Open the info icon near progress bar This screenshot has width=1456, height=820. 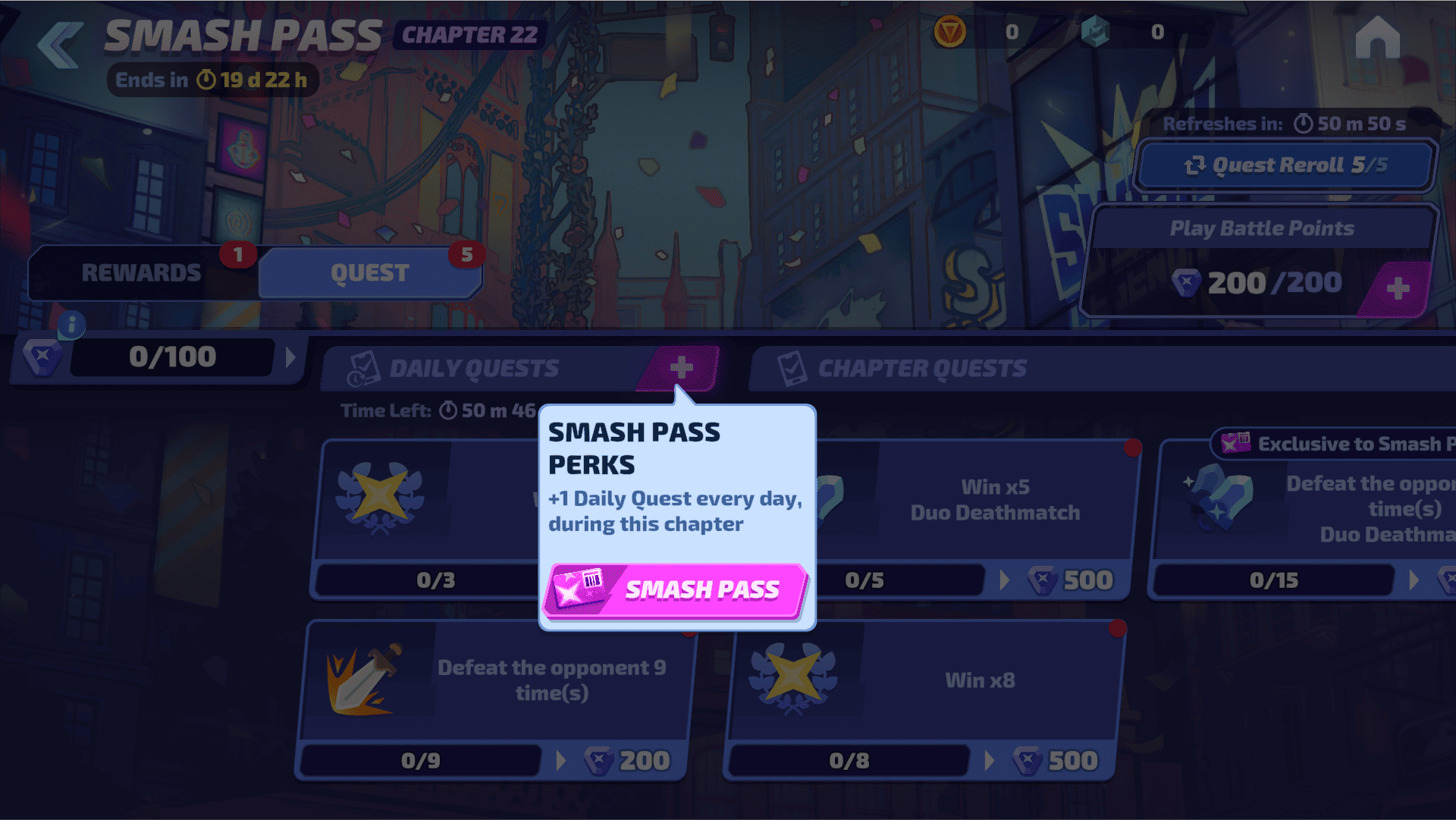[72, 325]
